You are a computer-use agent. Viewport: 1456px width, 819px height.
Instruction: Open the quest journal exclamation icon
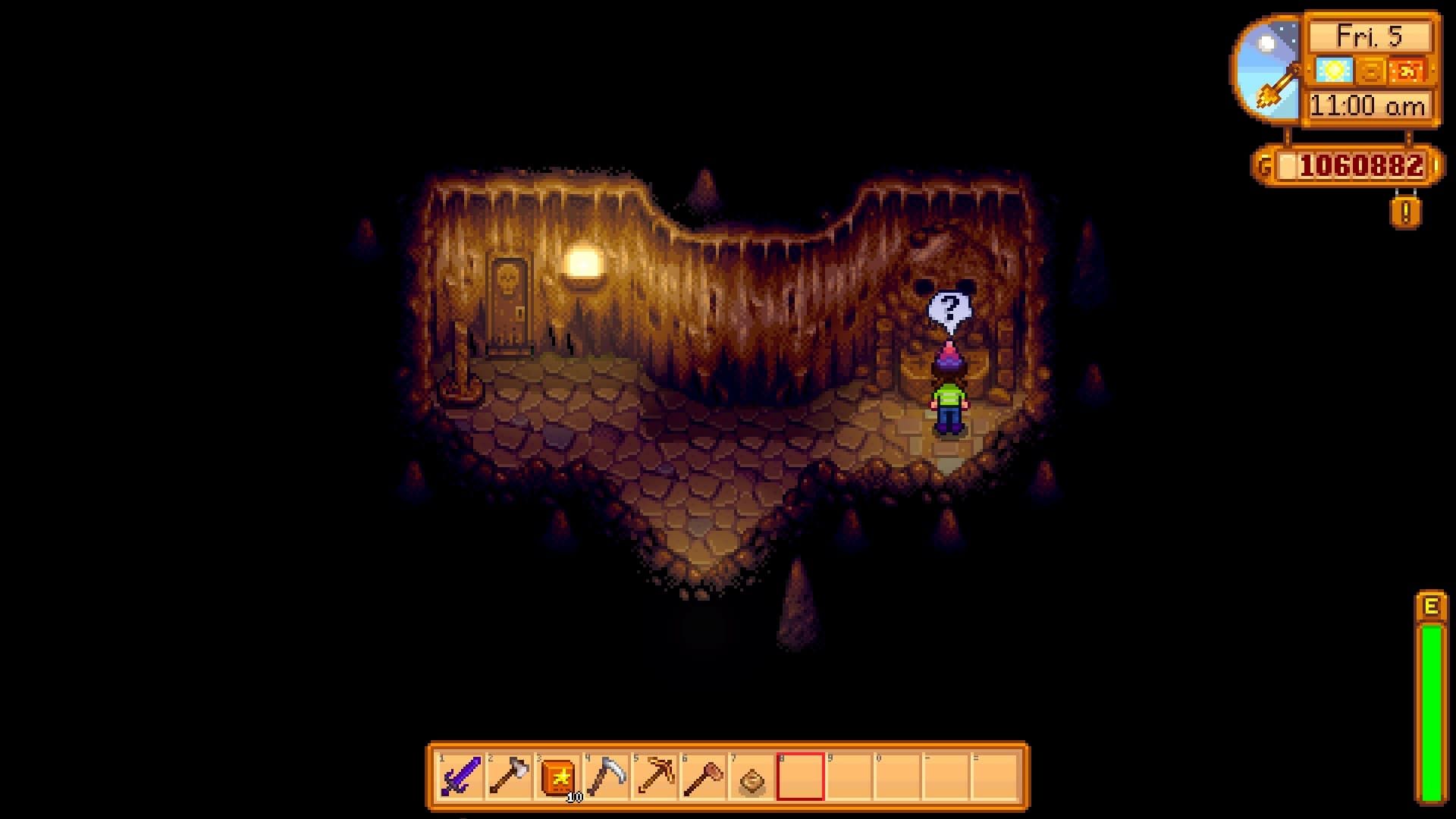(x=1405, y=212)
